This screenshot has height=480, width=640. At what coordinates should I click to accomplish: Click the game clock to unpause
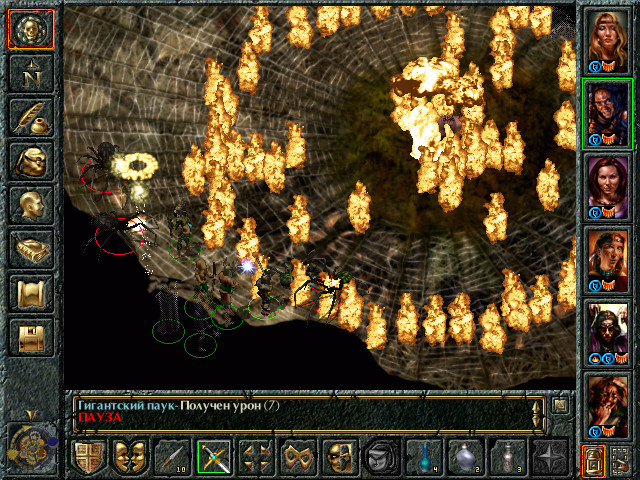(28, 443)
